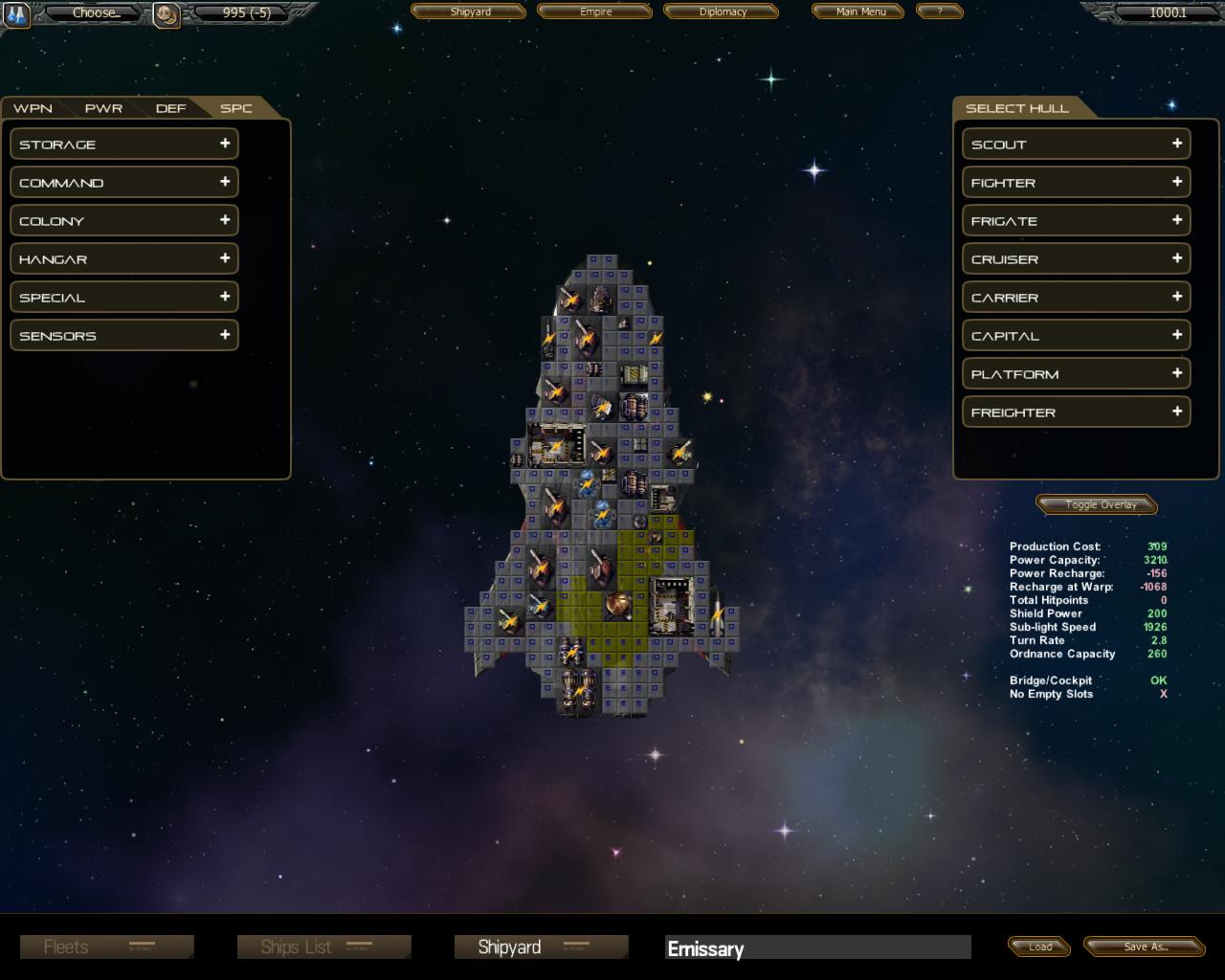
Task: Edit the Emissary ship name field
Action: pyautogui.click(x=817, y=948)
